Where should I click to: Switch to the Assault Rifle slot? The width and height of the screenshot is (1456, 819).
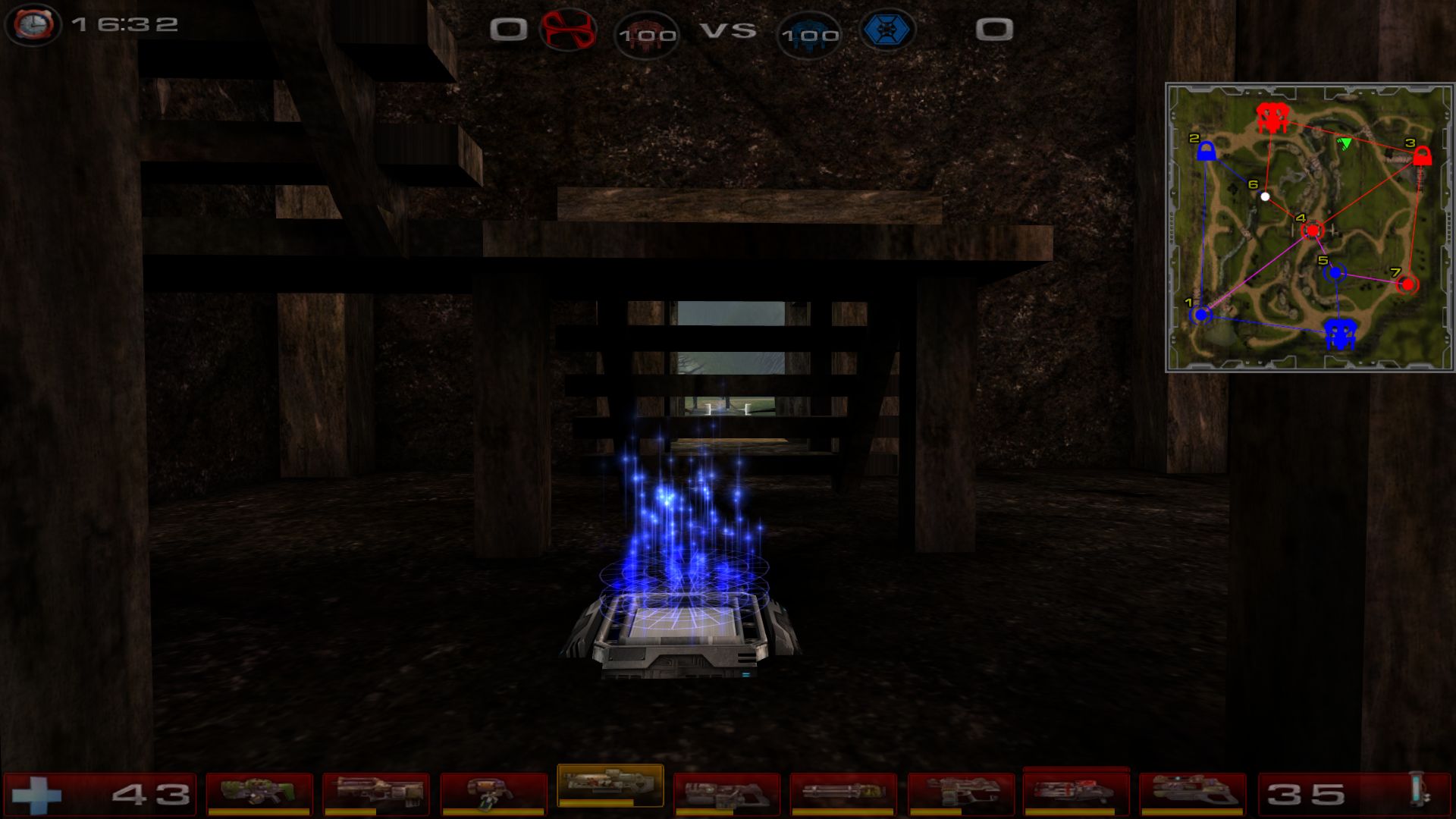[x=376, y=793]
